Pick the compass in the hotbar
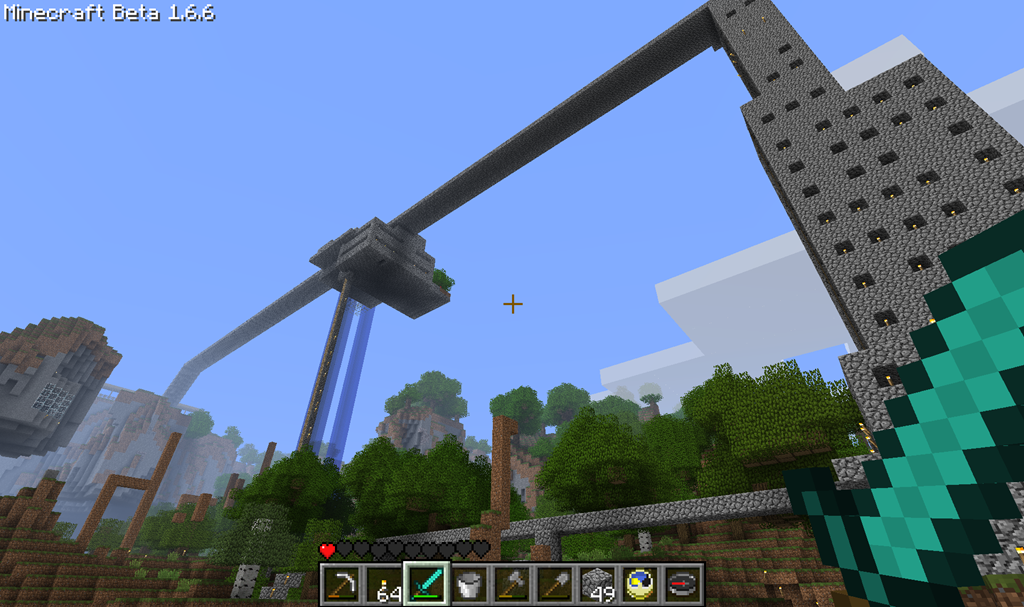Screen dimensions: 1024x607 coord(682,584)
